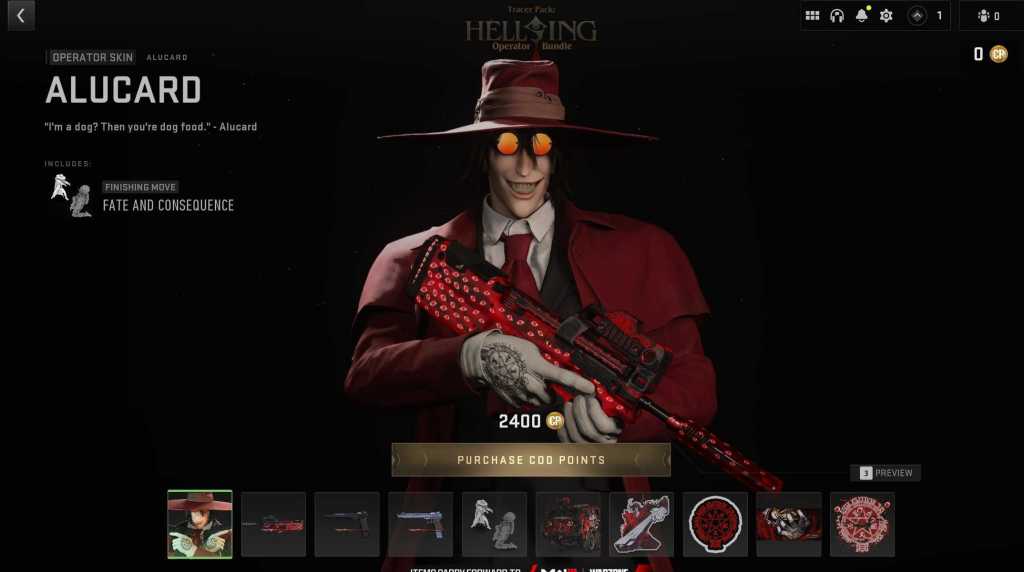Select the red patterned rifle blueprint thumbnail
This screenshot has height=572, width=1024.
273,524
